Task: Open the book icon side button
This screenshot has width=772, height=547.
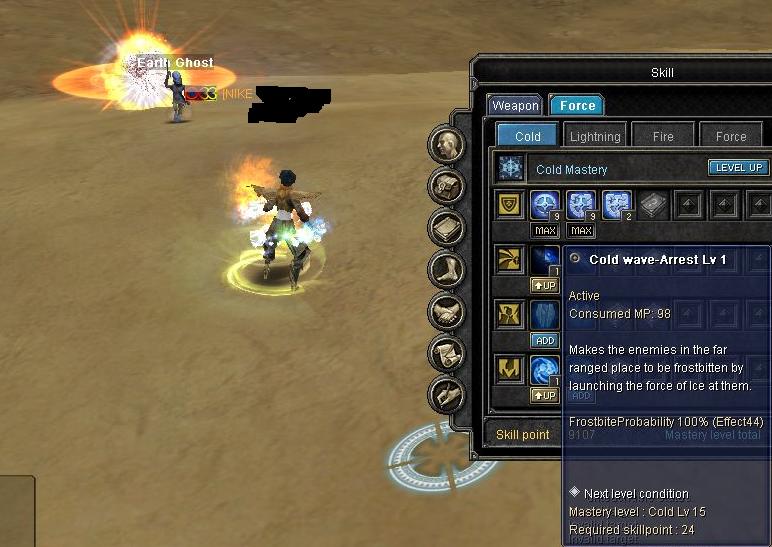Action: coord(447,228)
